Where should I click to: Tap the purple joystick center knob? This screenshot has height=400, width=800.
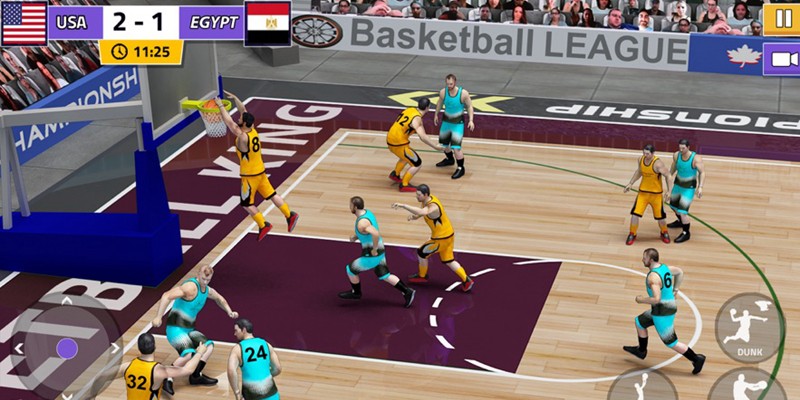point(66,348)
